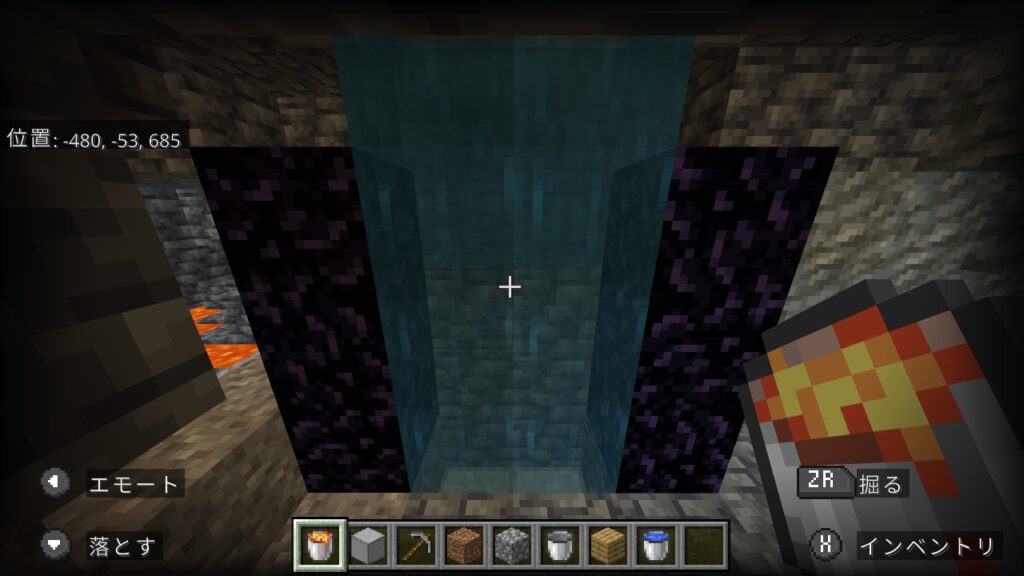The width and height of the screenshot is (1024, 576).
Task: Choose the water bucket hotbar slot
Action: click(655, 545)
